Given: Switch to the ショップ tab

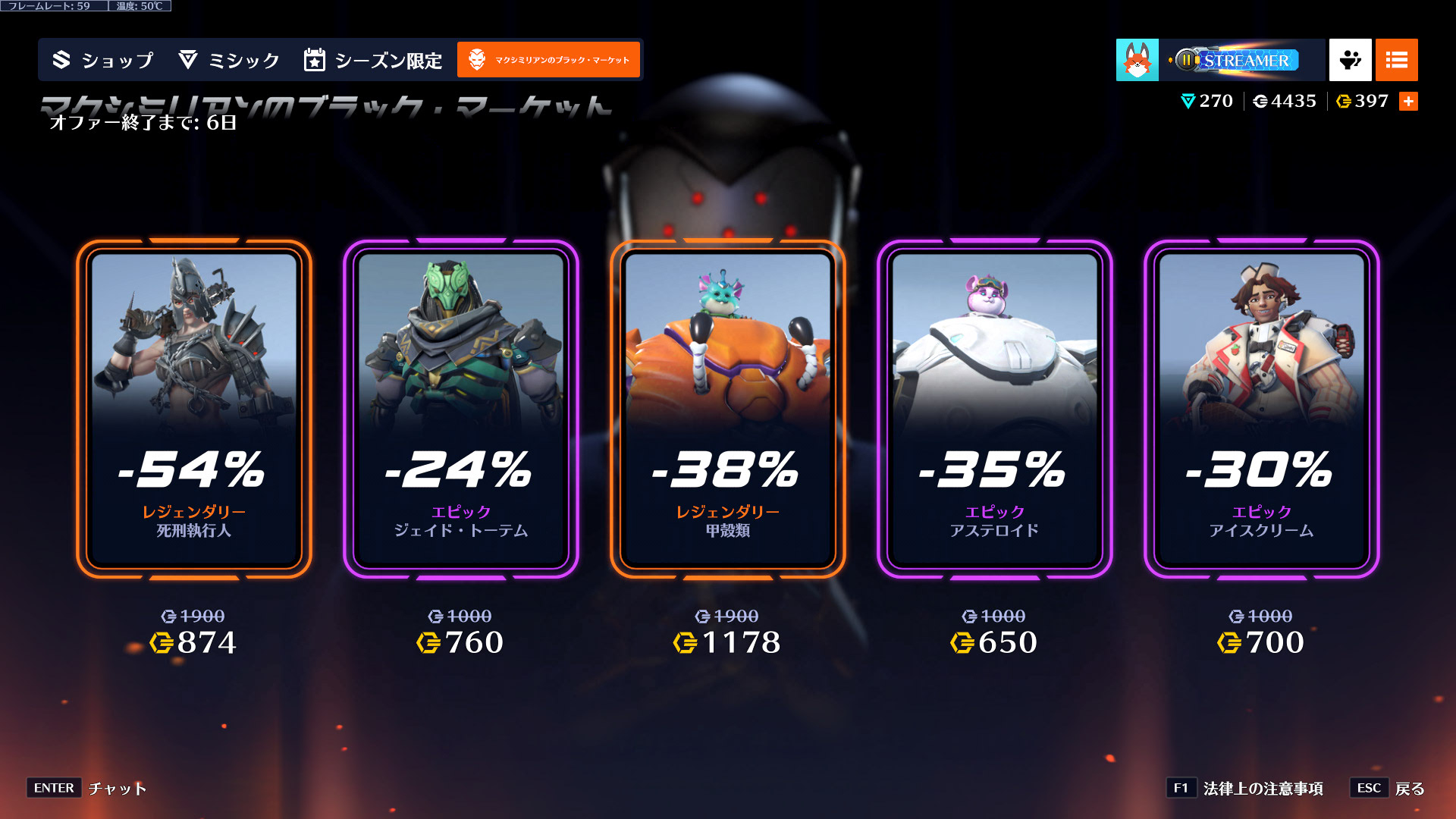Looking at the screenshot, I should (103, 60).
